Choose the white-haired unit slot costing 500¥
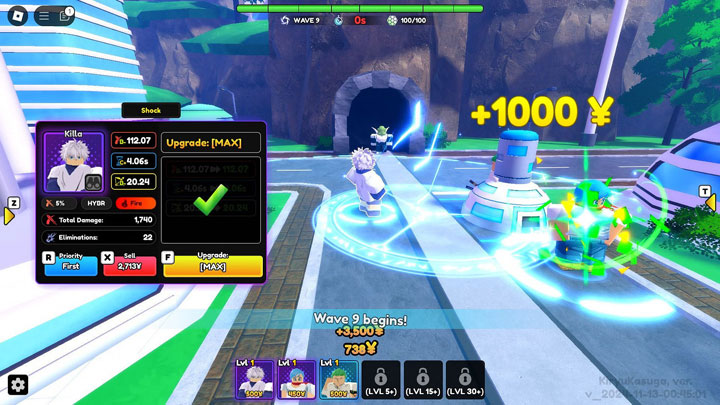 tap(254, 380)
